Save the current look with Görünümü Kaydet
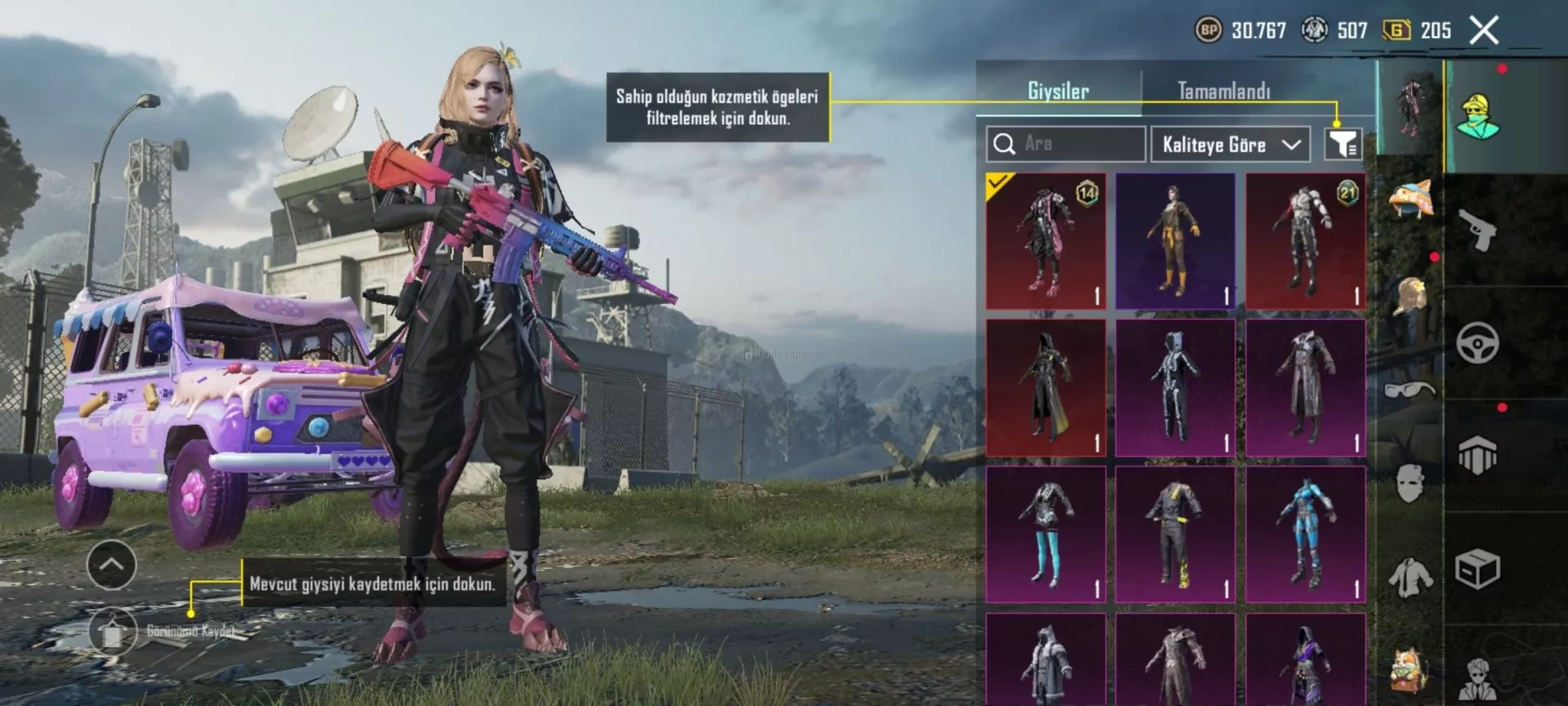 point(113,632)
